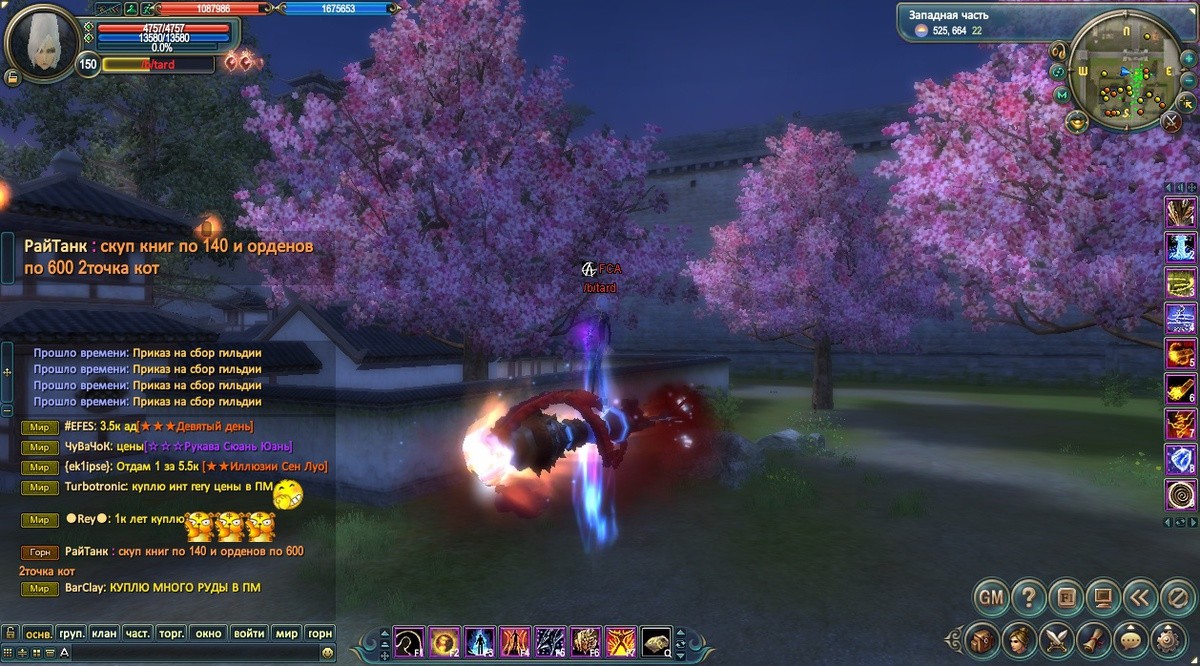Use the F7 flaming figure skill

point(620,640)
